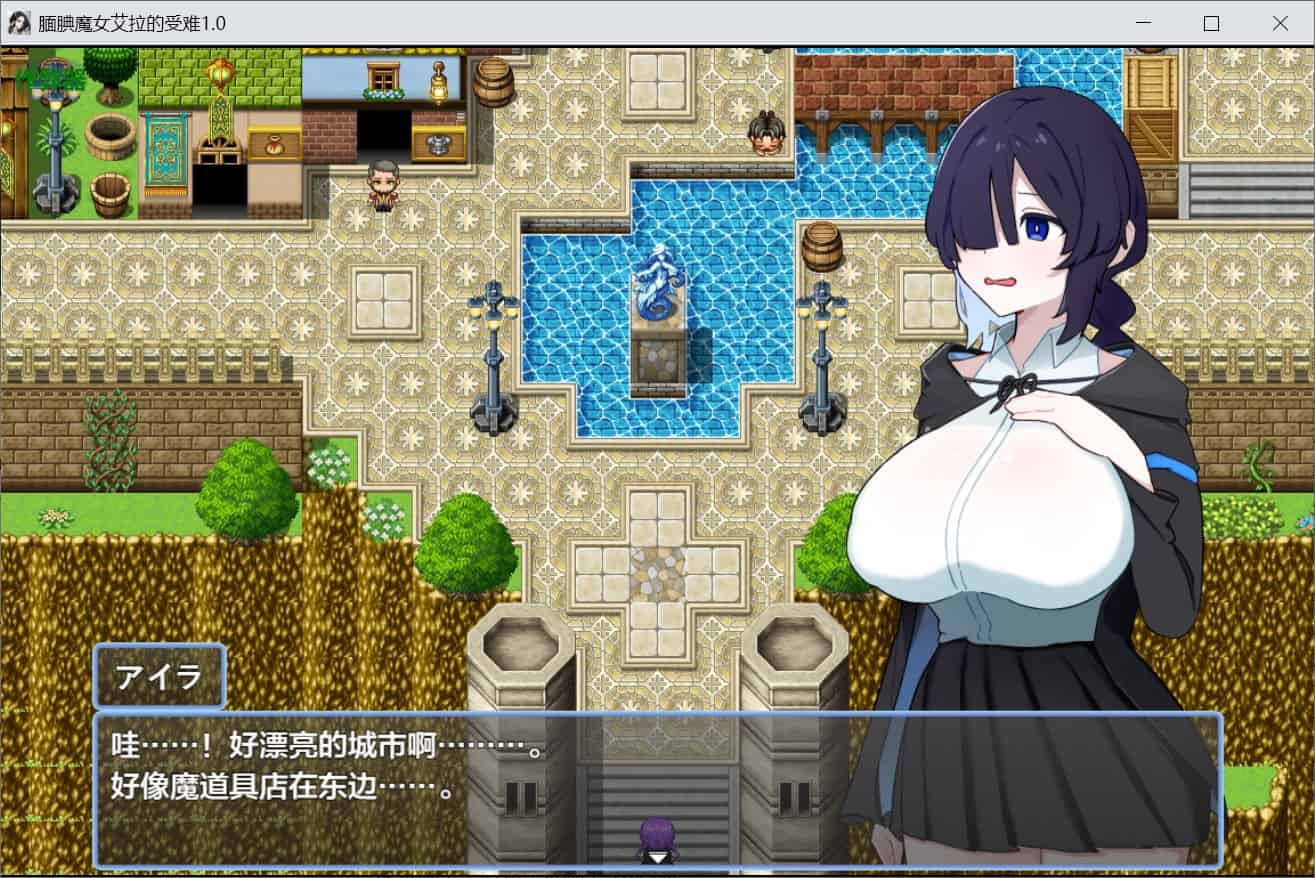Minimize the game window
The image size is (1315, 878).
tap(1143, 23)
